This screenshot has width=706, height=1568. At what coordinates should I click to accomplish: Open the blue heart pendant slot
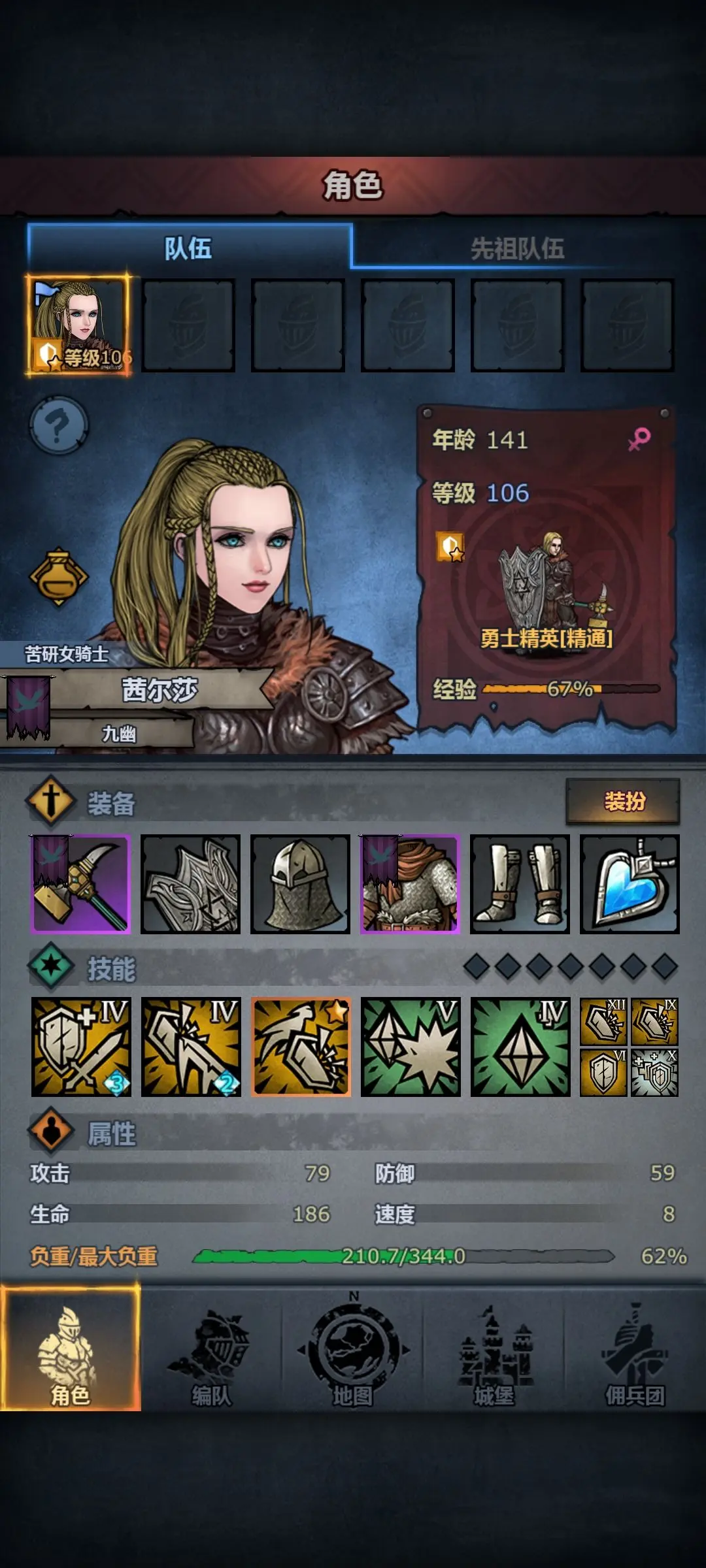click(630, 884)
